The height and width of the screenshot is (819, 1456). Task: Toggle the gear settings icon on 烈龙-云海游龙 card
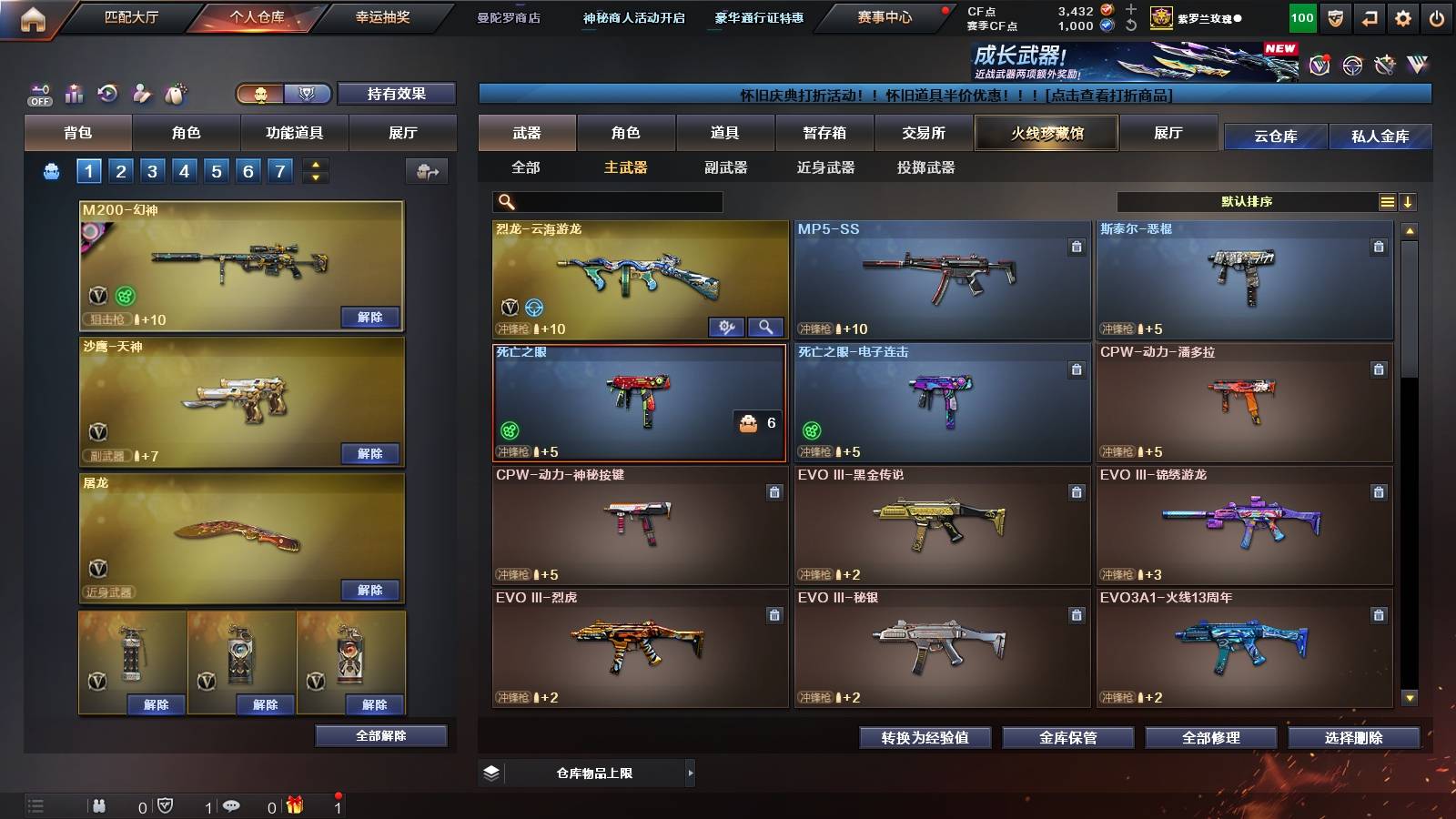(726, 326)
